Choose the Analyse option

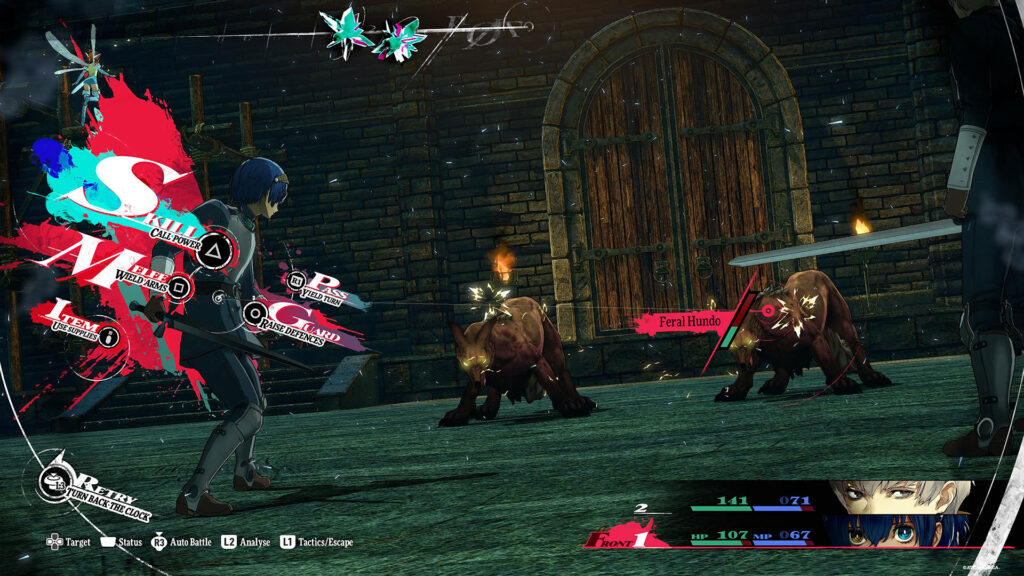click(245, 542)
